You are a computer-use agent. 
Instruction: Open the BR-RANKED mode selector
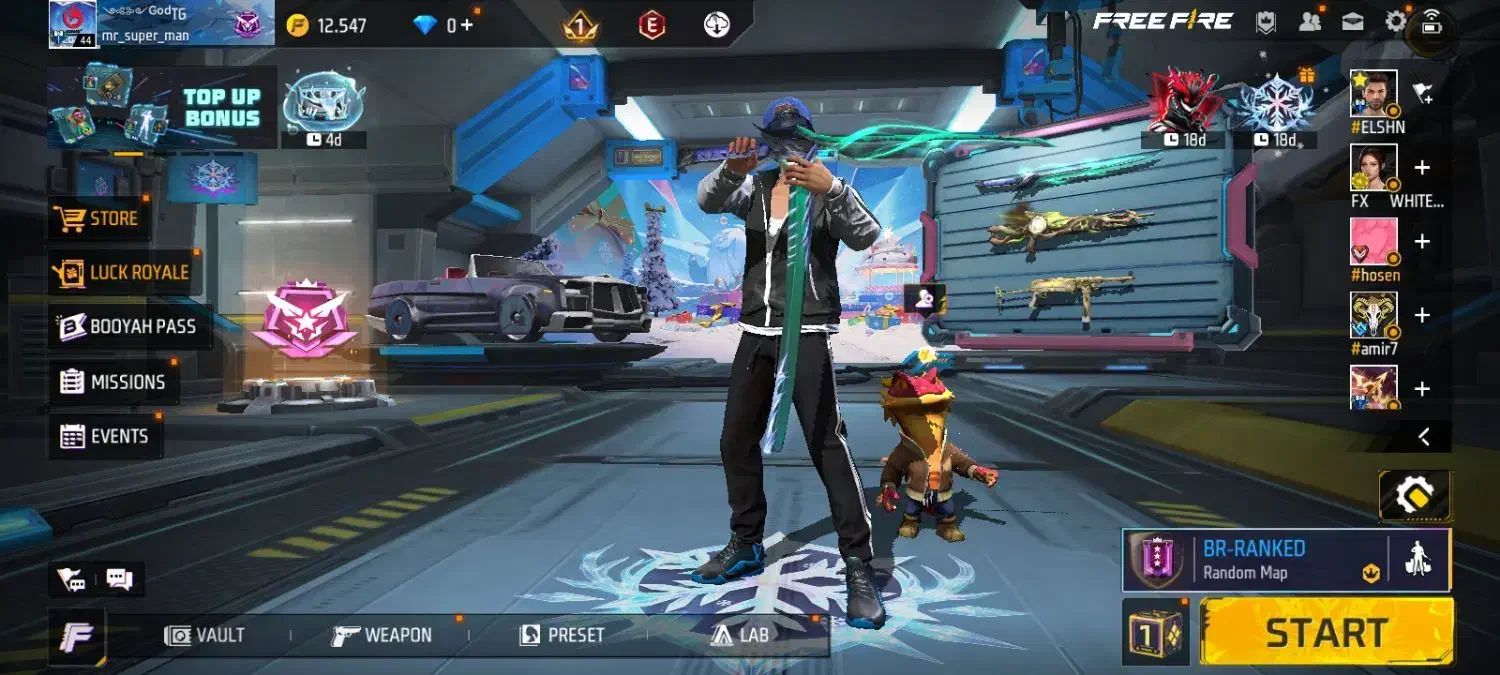(1255, 559)
